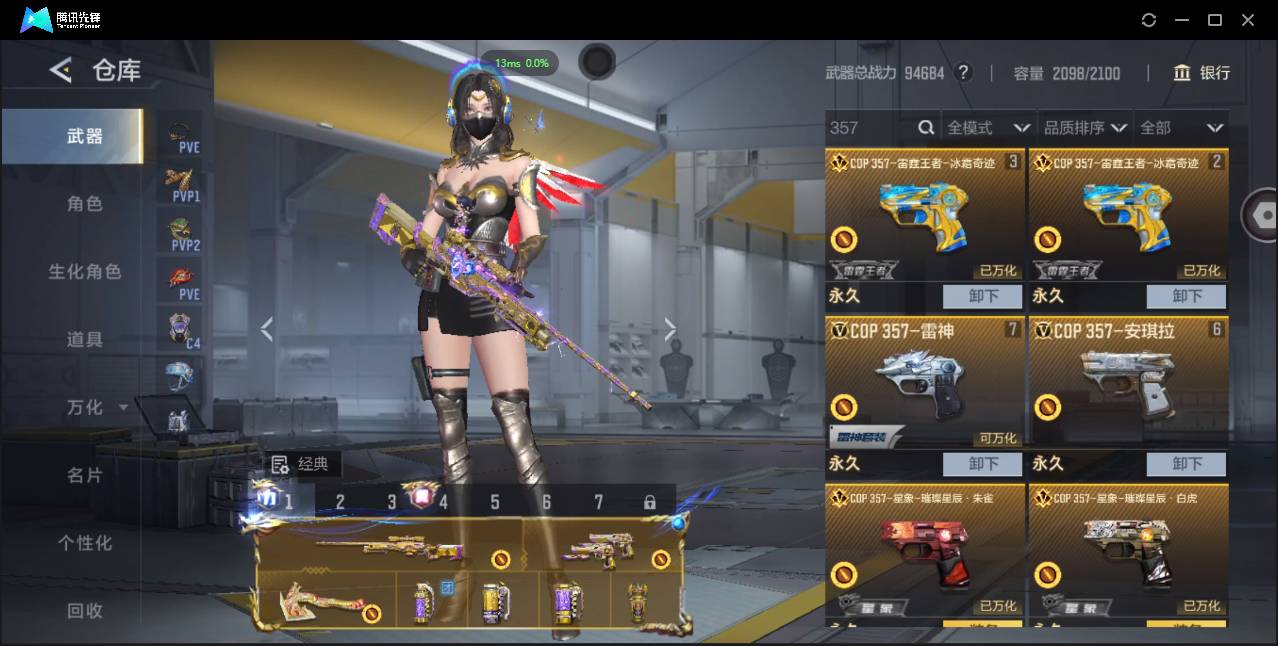This screenshot has width=1278, height=646.
Task: Maximize the emulator window
Action: [1215, 20]
